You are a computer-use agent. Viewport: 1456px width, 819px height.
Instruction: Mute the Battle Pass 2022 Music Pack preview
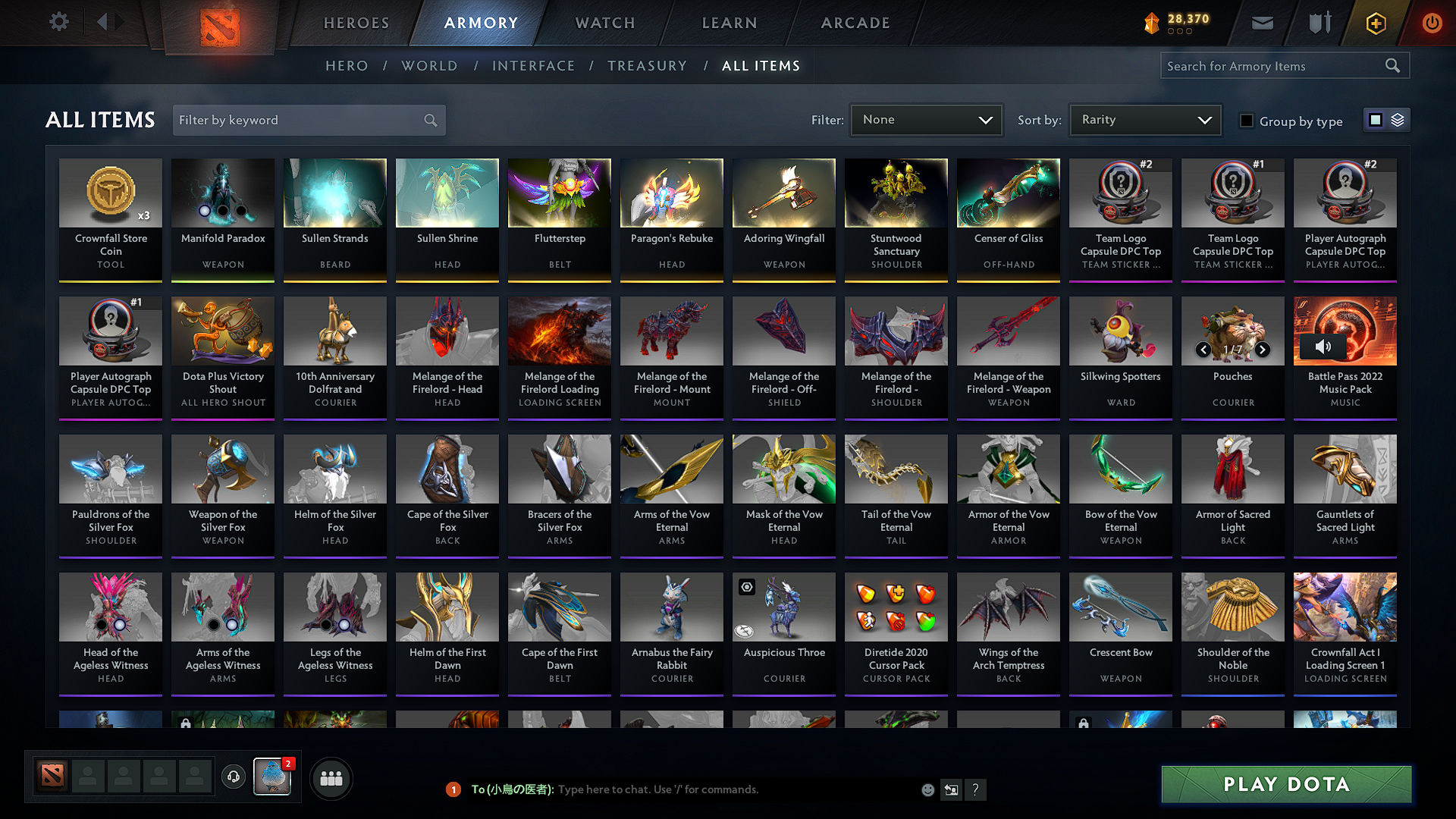click(x=1324, y=346)
